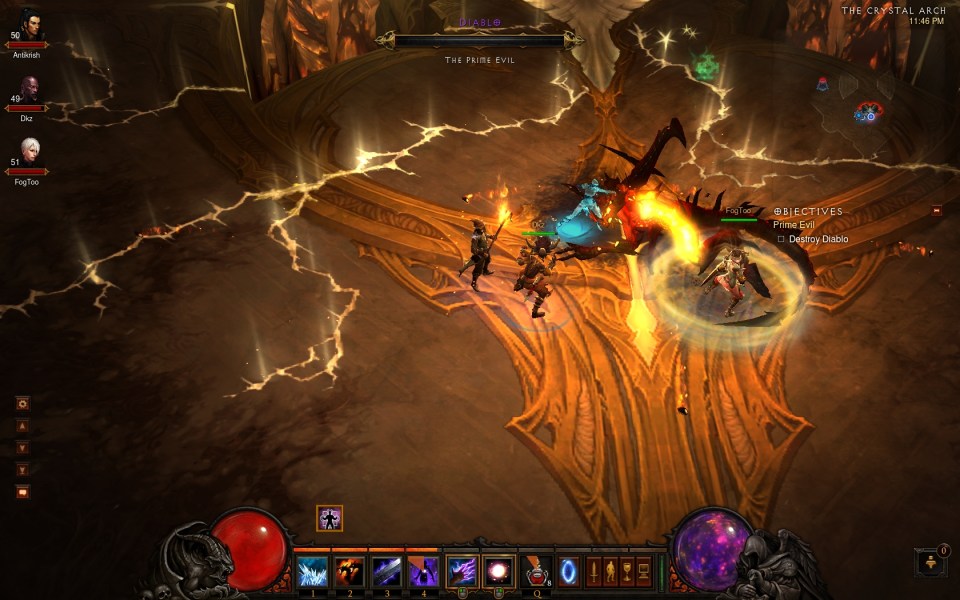Open the chat speech bubble button
960x600 pixels.
[22, 491]
